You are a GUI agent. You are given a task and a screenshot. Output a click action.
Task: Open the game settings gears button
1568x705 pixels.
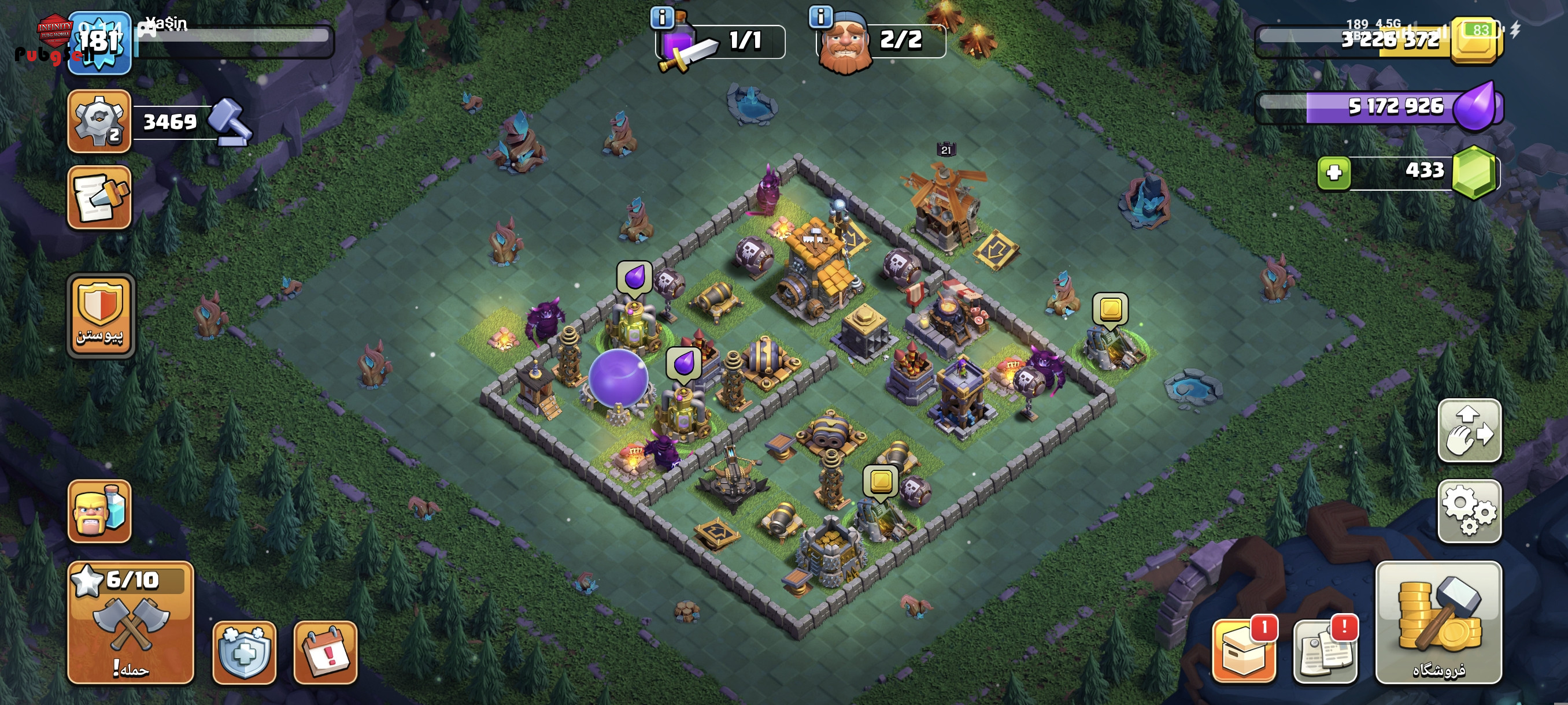(1469, 511)
